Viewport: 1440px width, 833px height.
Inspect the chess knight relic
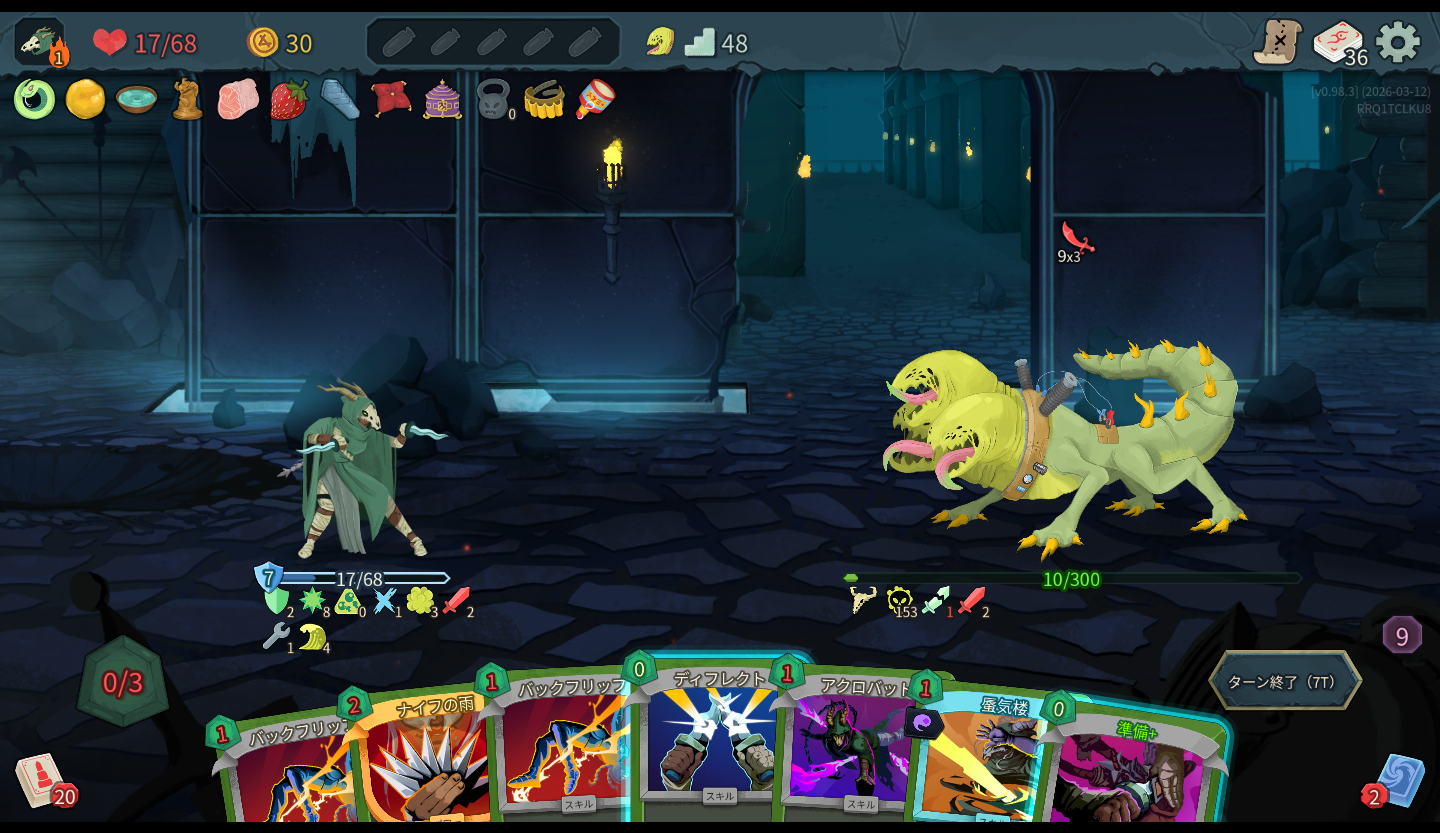pyautogui.click(x=186, y=100)
